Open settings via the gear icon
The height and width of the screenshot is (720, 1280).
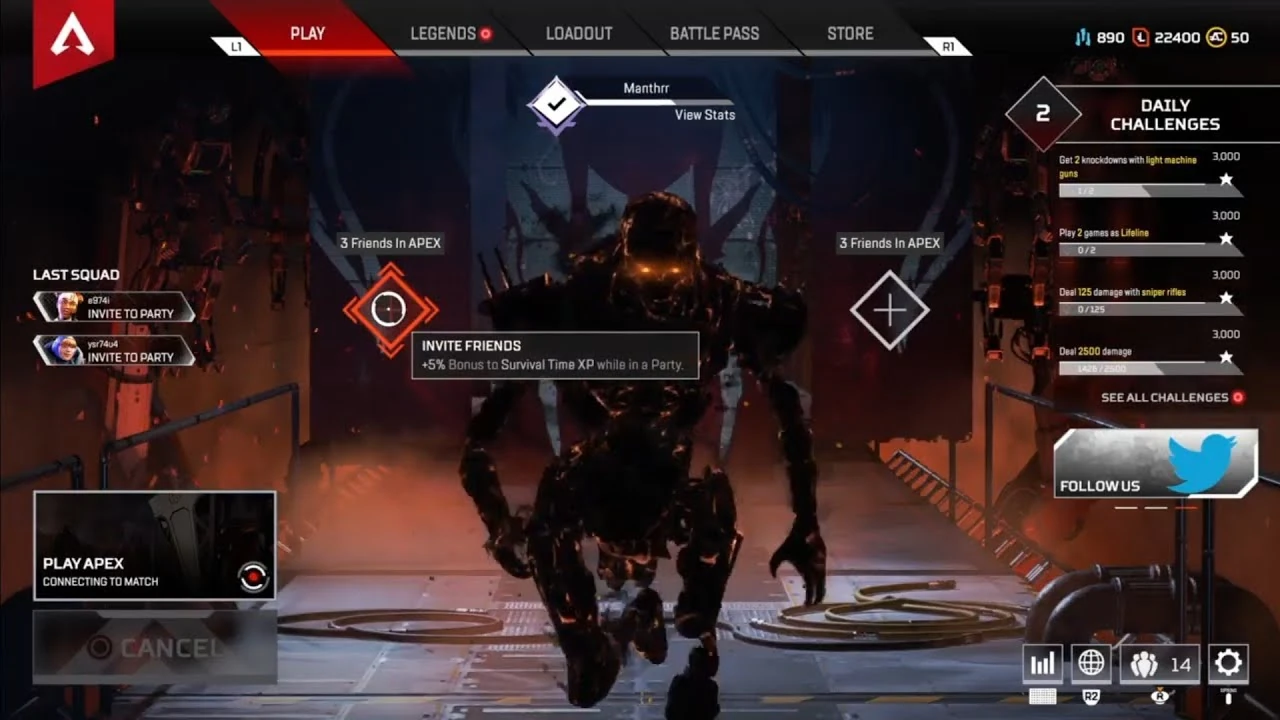click(x=1227, y=662)
